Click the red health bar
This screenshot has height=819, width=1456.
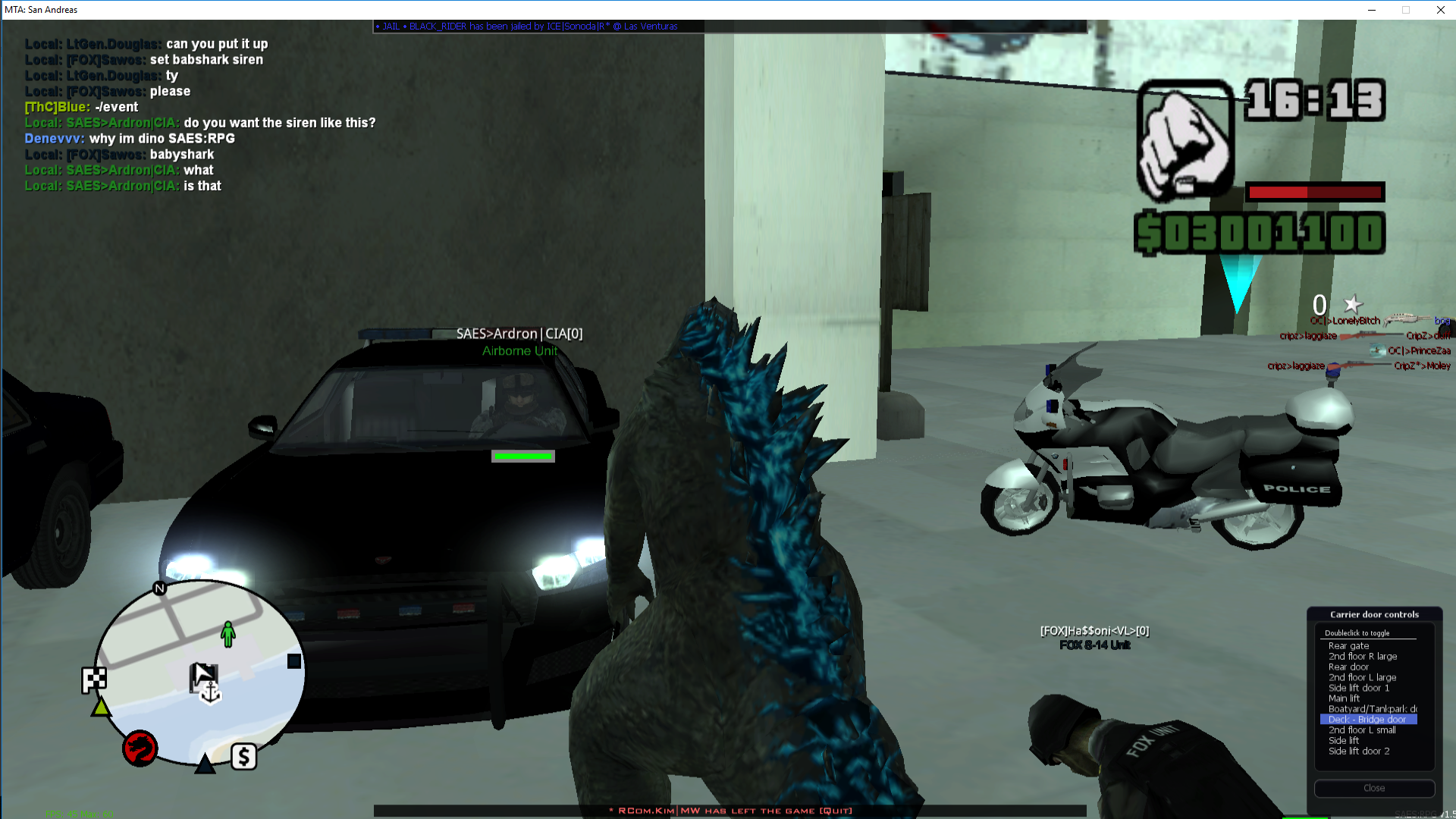[x=1314, y=192]
